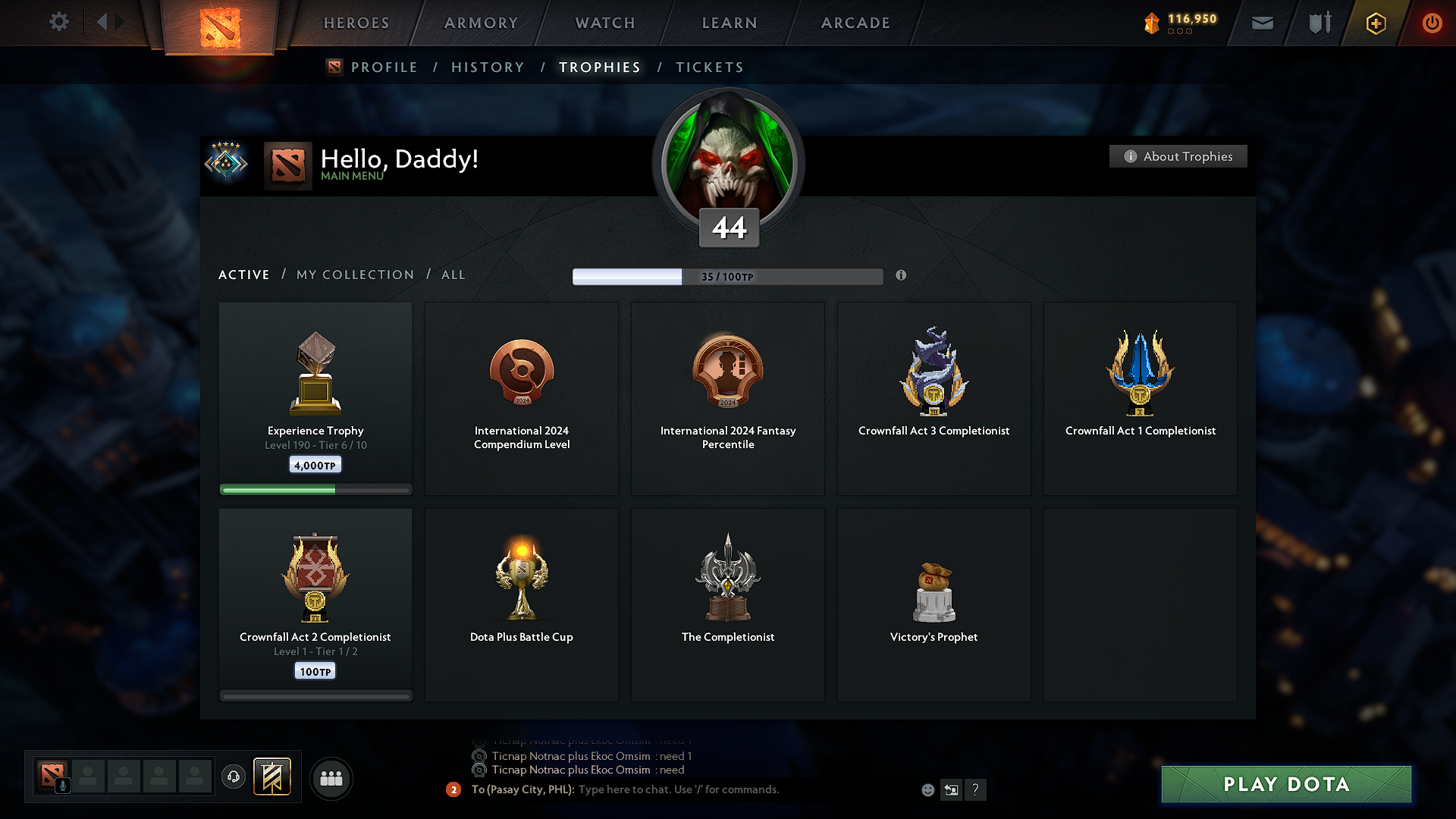Open your mail inbox icon
The height and width of the screenshot is (819, 1456).
[1262, 23]
